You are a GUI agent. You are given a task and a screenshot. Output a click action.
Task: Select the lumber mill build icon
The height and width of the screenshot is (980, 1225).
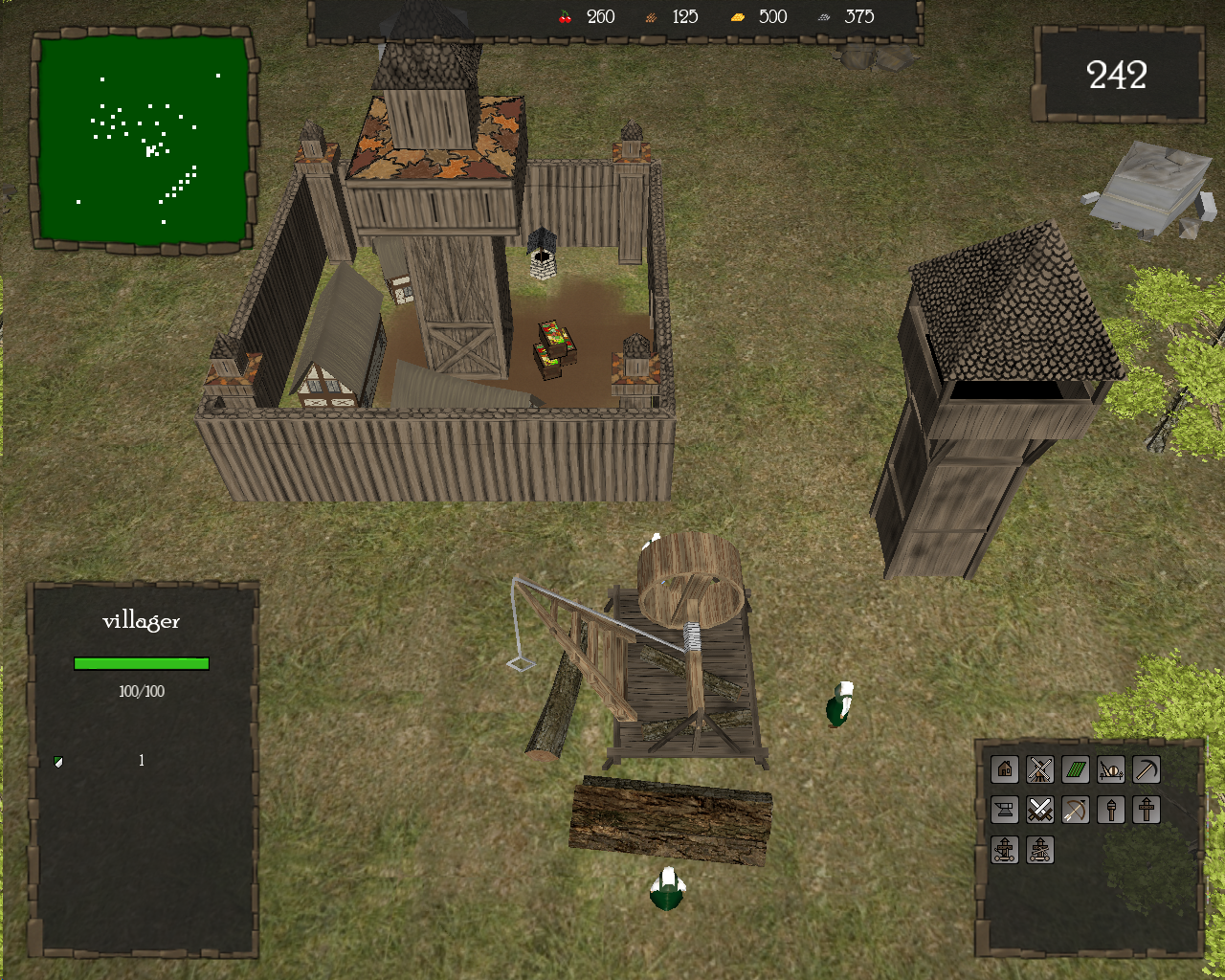click(1111, 769)
